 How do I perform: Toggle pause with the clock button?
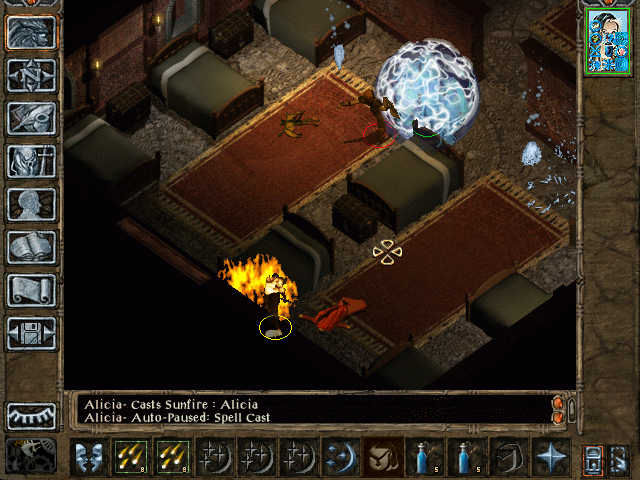[31, 455]
